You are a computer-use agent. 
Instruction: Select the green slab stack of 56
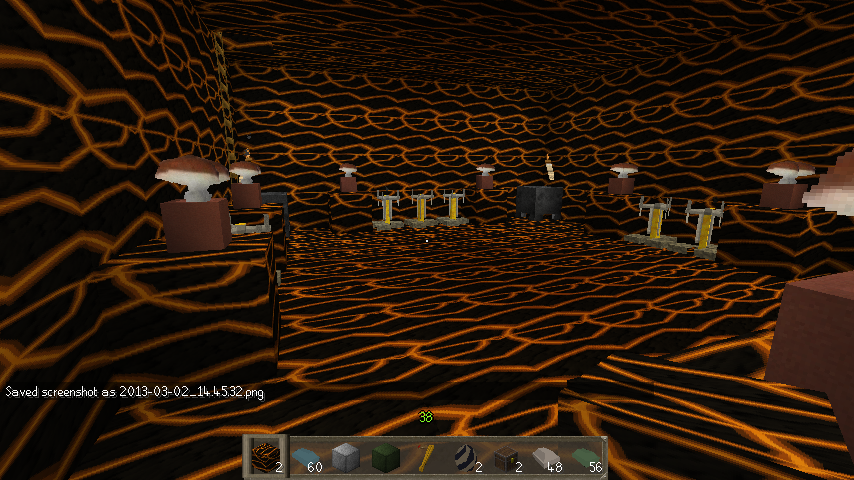[586, 458]
